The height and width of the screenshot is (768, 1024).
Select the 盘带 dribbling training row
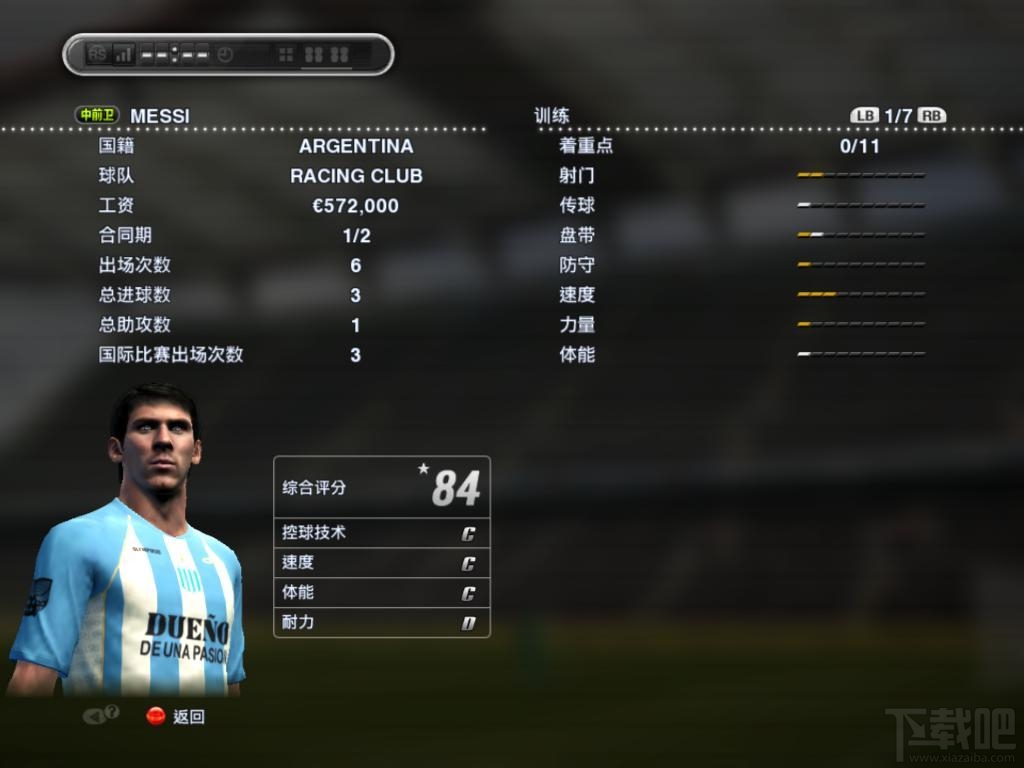[x=577, y=236]
